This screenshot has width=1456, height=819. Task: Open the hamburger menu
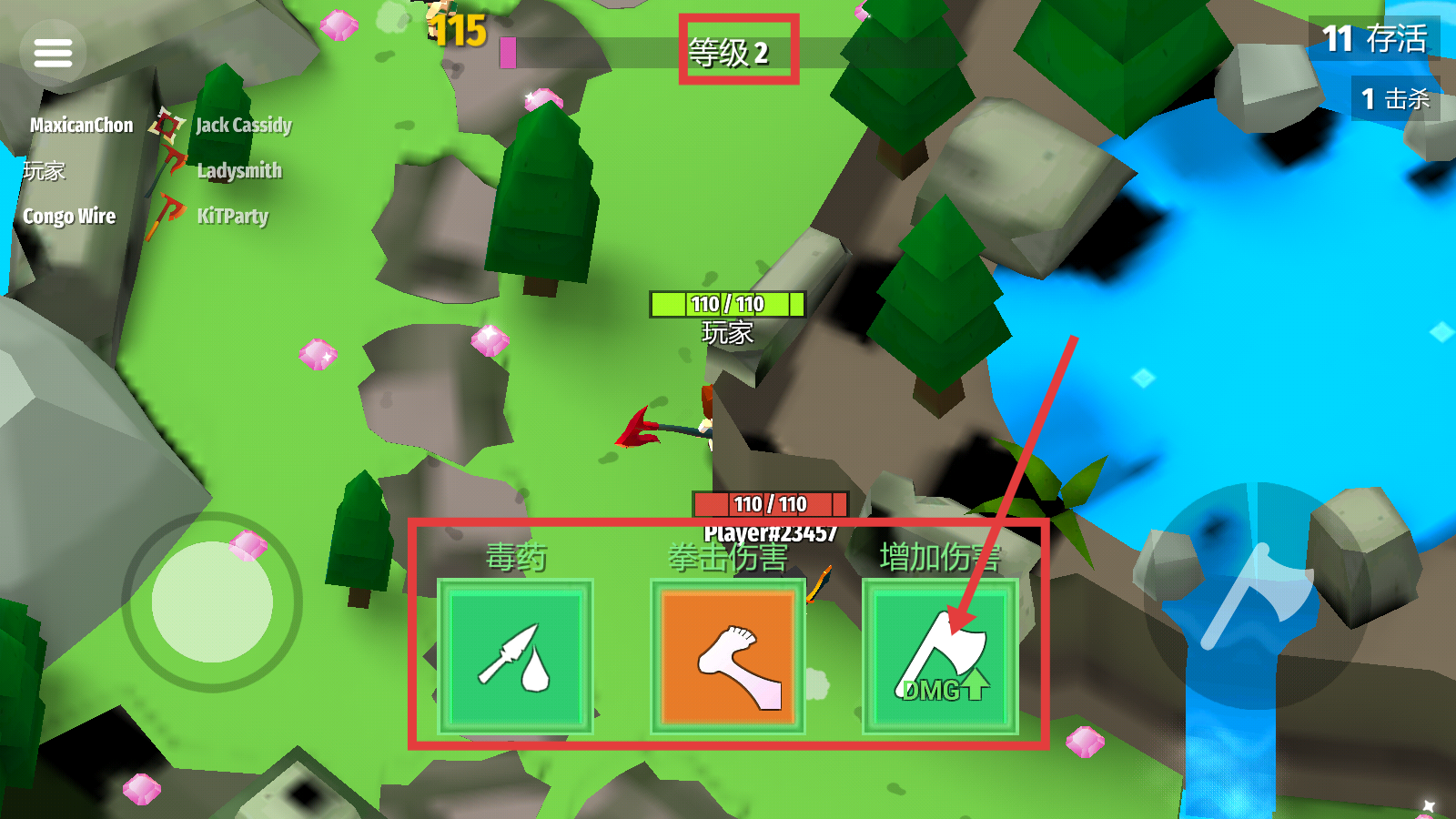[x=53, y=53]
